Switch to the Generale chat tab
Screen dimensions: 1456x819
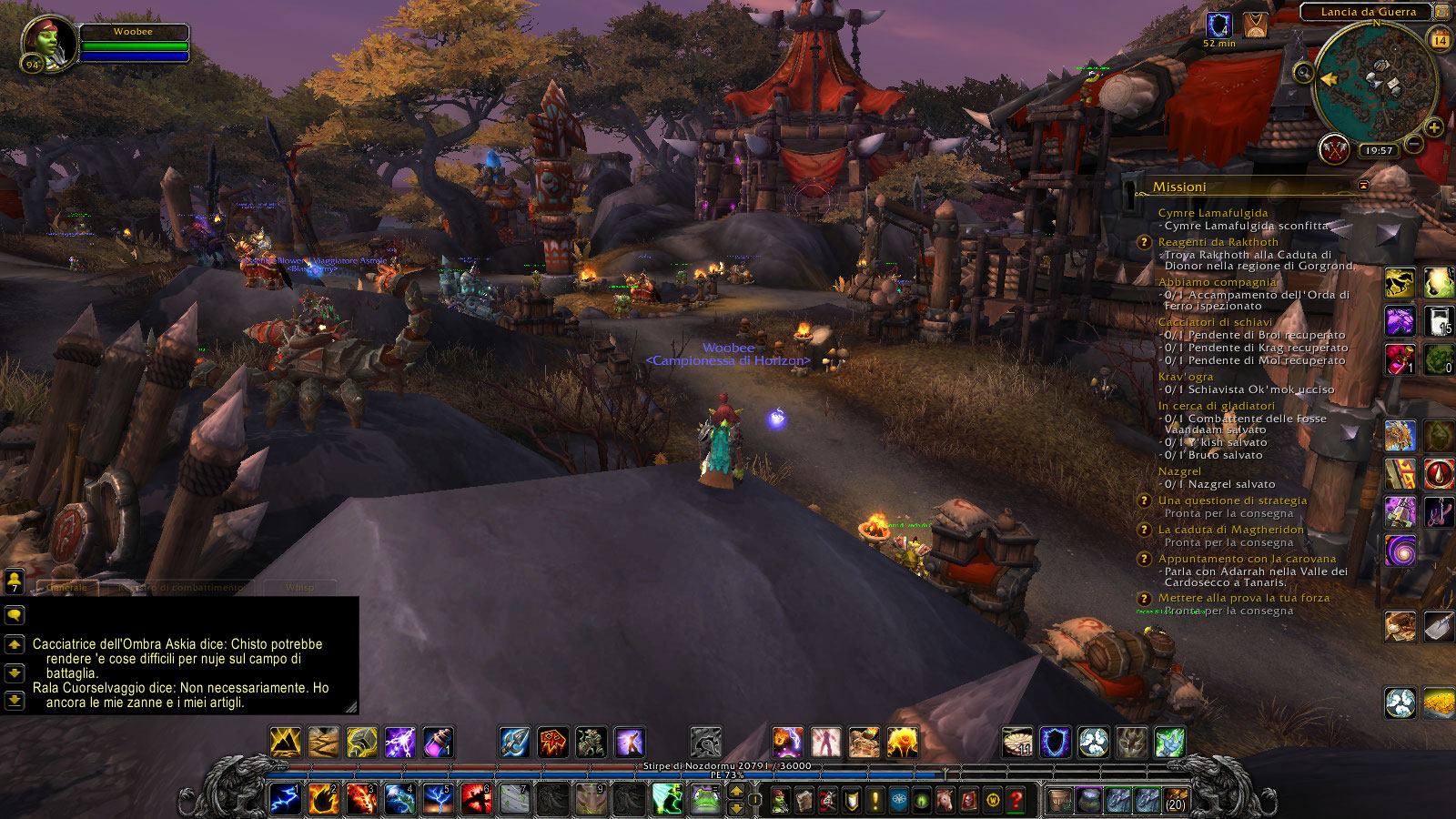[x=67, y=588]
